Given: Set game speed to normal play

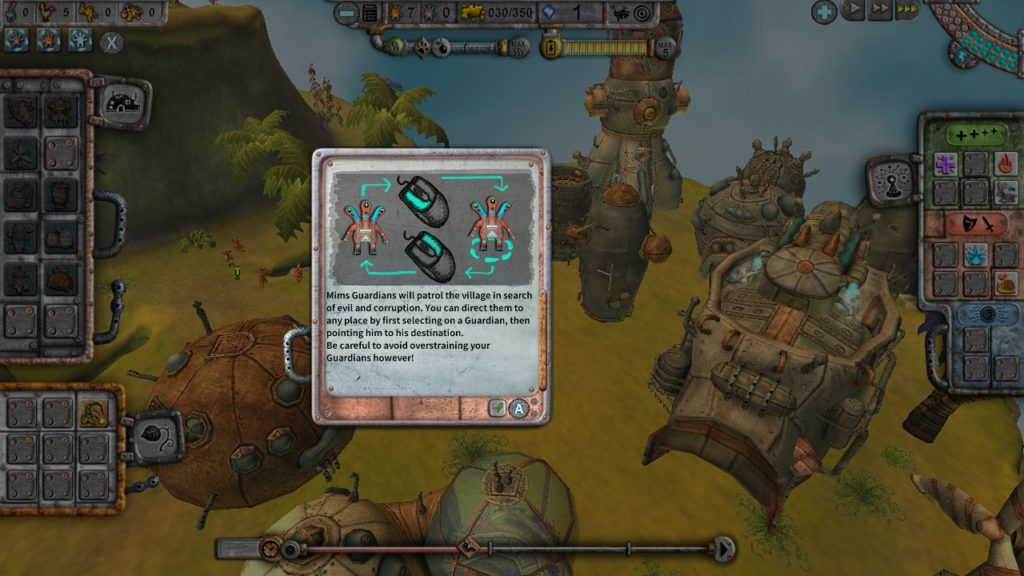Looking at the screenshot, I should [852, 11].
